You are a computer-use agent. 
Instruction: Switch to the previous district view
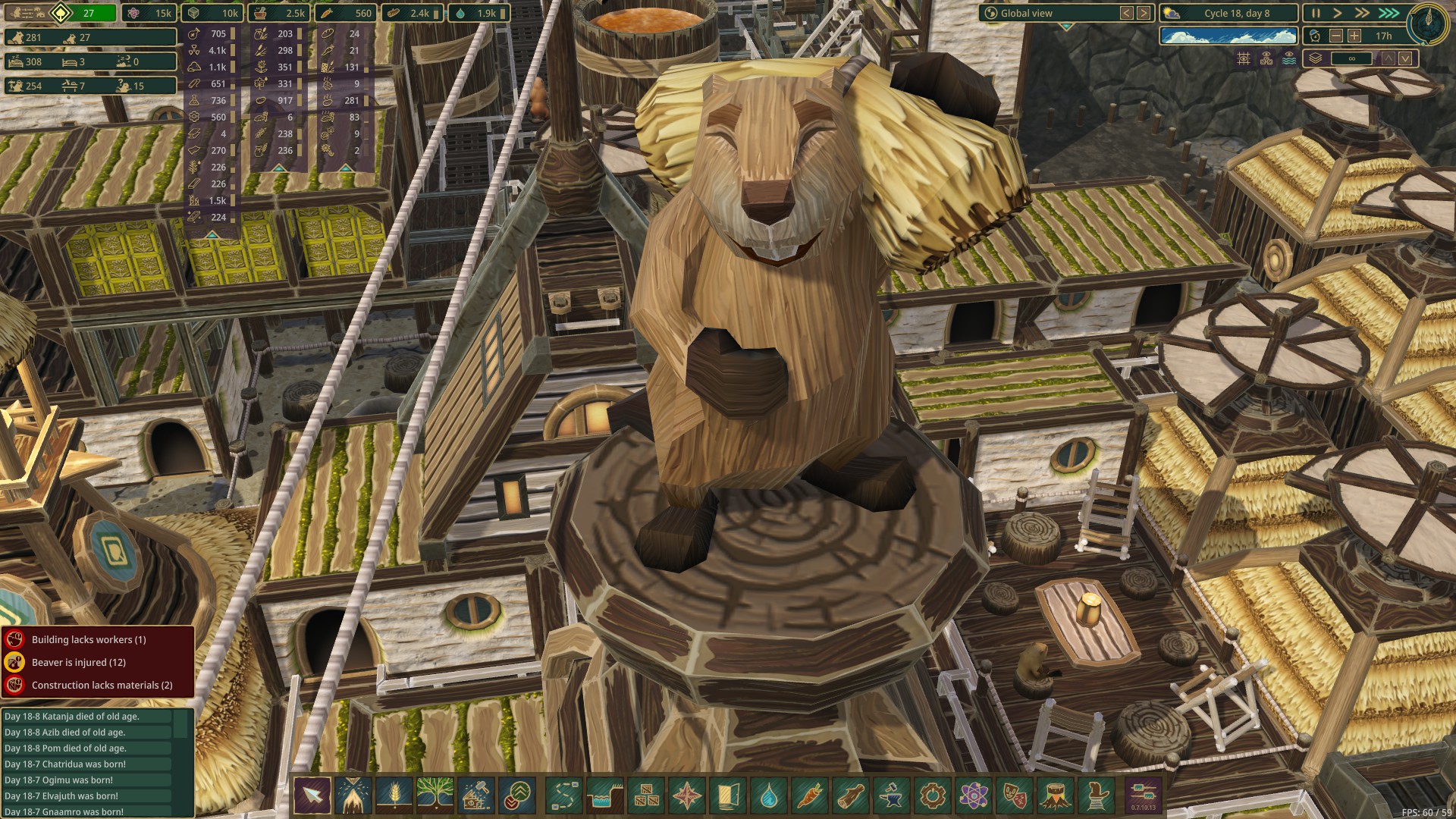tap(1127, 13)
